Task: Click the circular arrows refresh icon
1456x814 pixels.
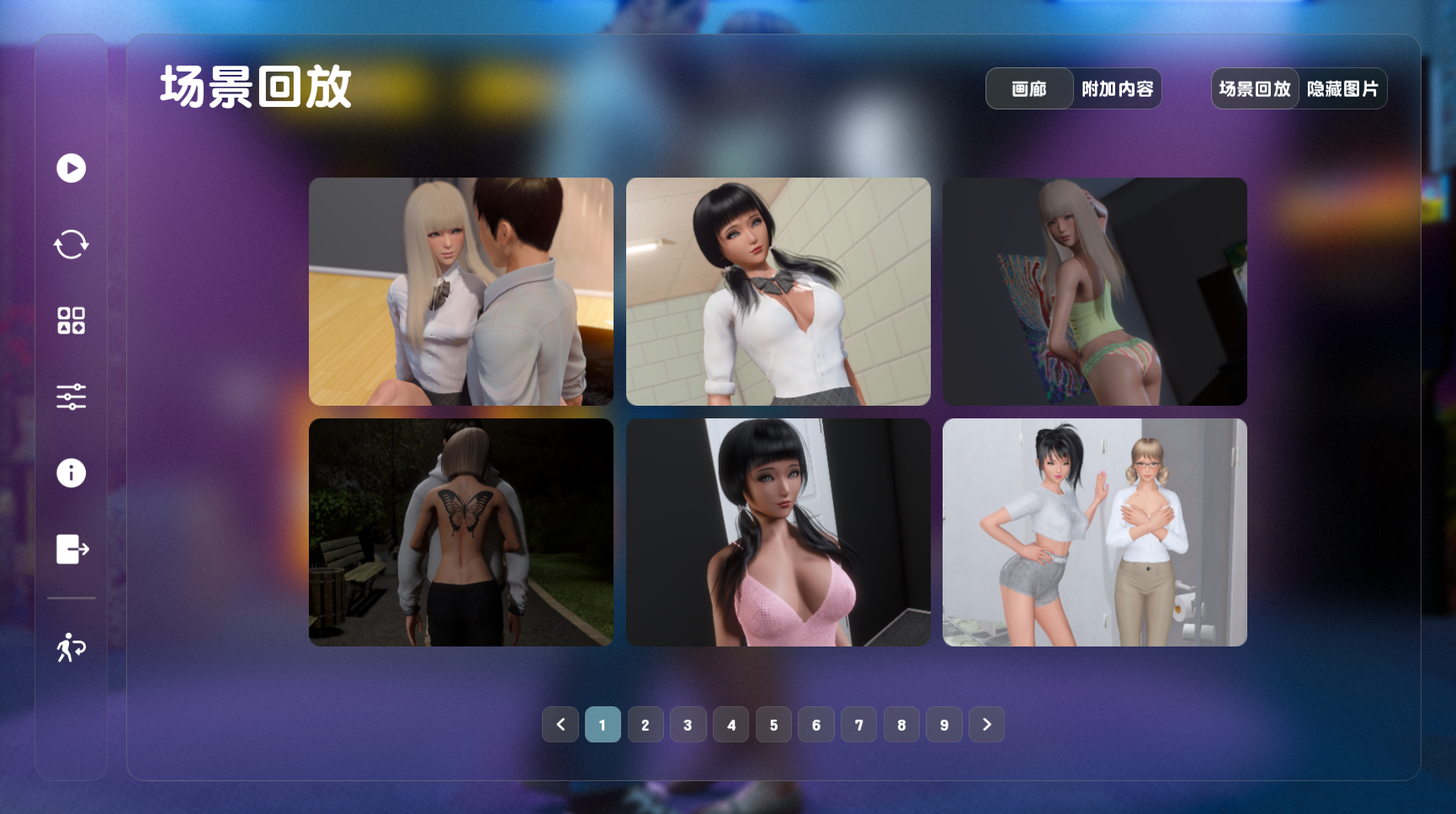Action: 72,245
